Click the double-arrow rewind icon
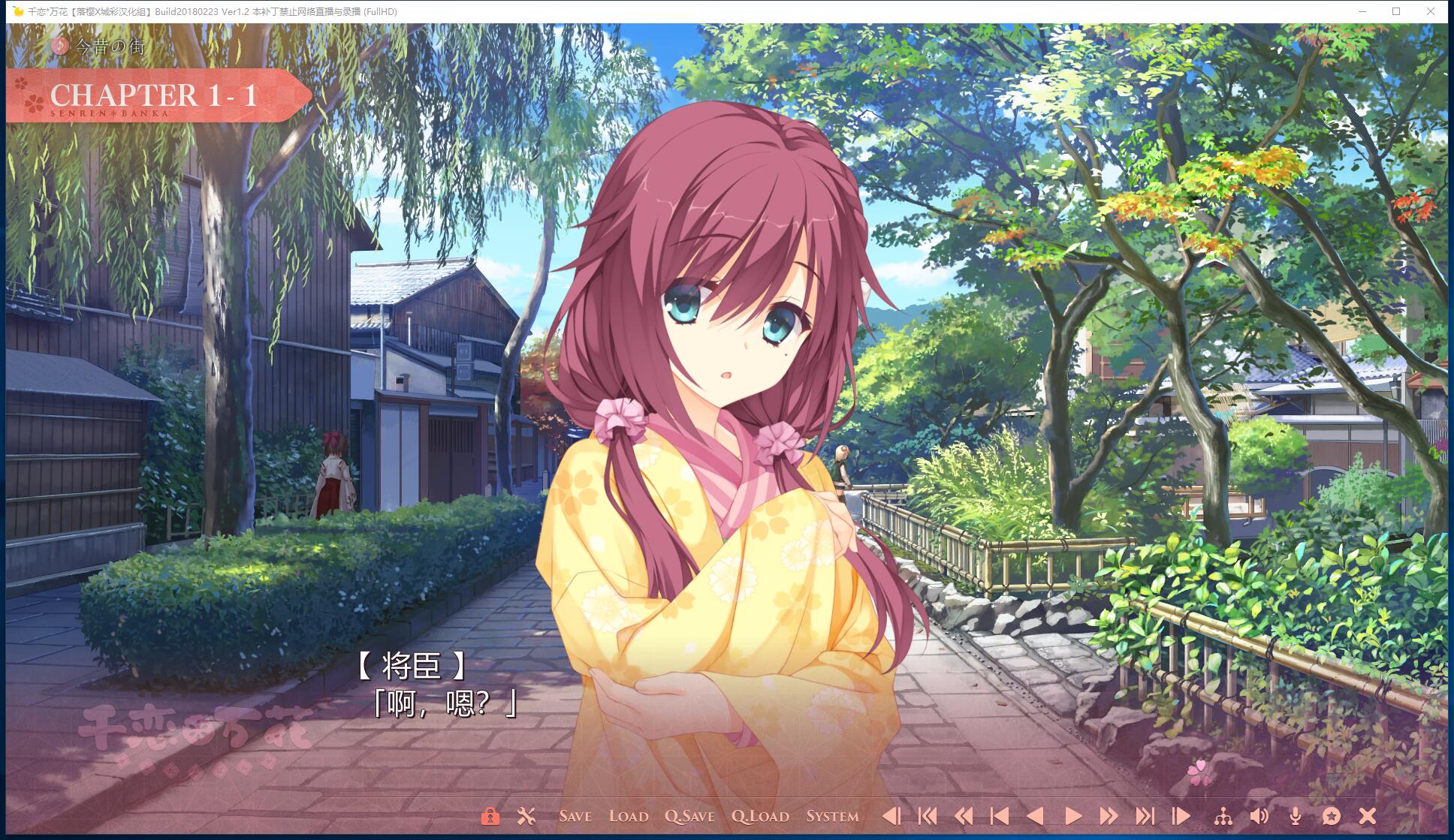 [x=964, y=815]
